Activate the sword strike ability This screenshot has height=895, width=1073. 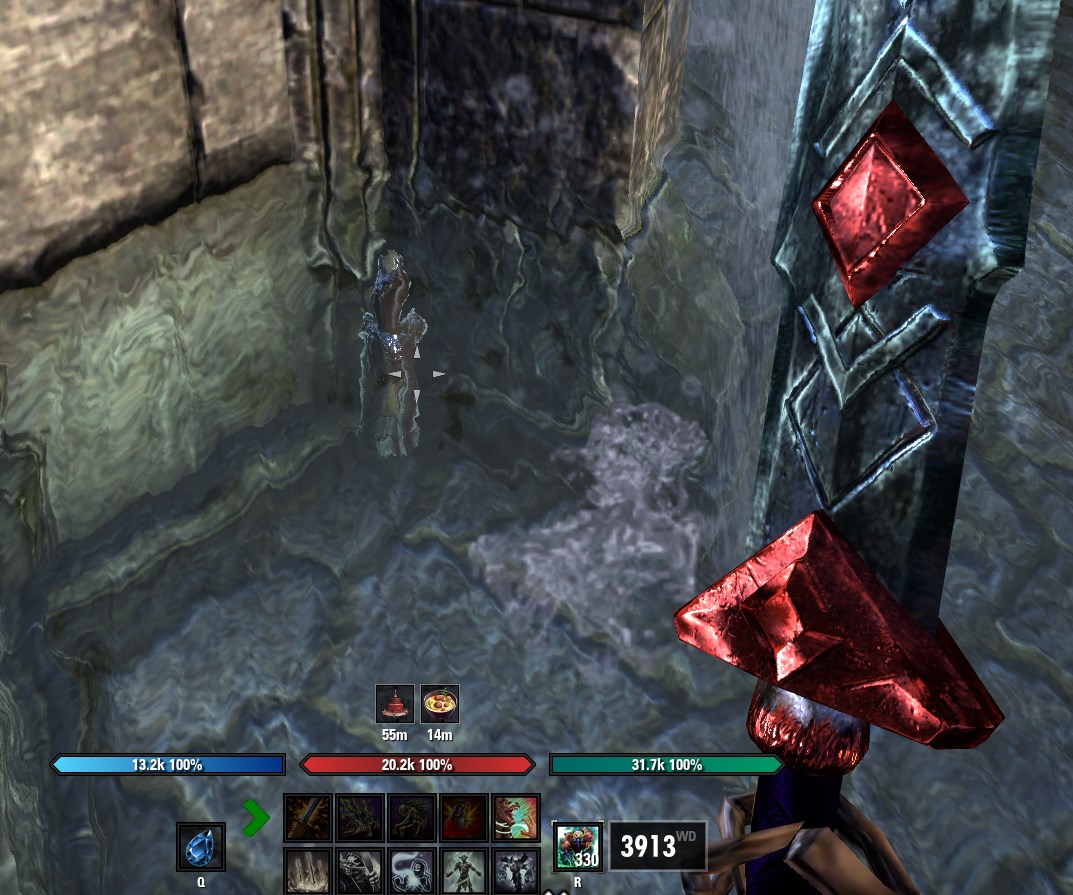[309, 818]
